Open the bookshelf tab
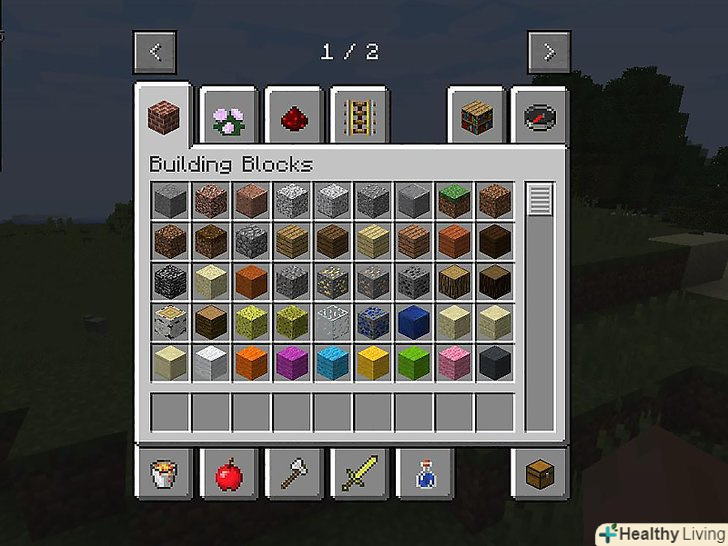The height and width of the screenshot is (546, 728). point(477,119)
